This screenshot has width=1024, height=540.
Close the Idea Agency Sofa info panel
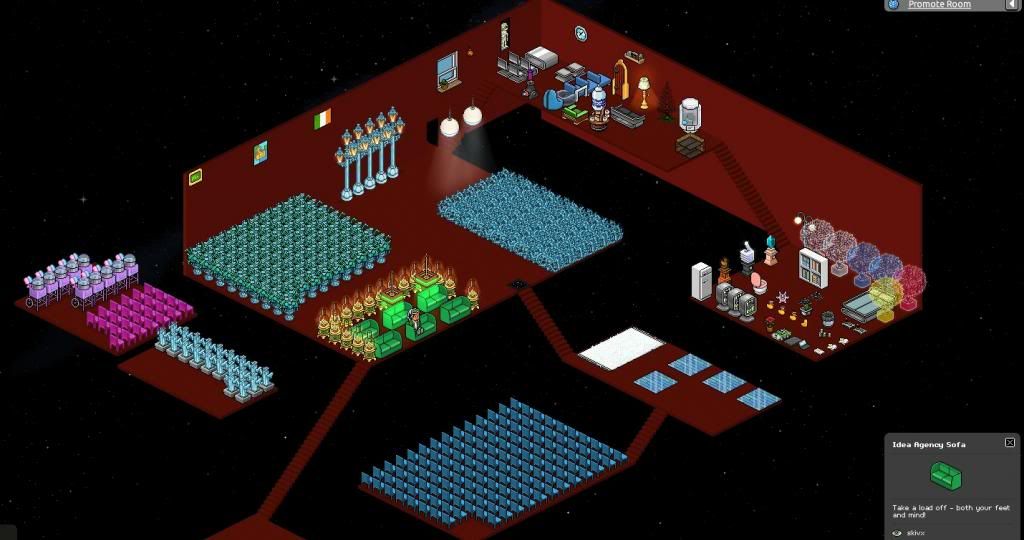click(1010, 443)
